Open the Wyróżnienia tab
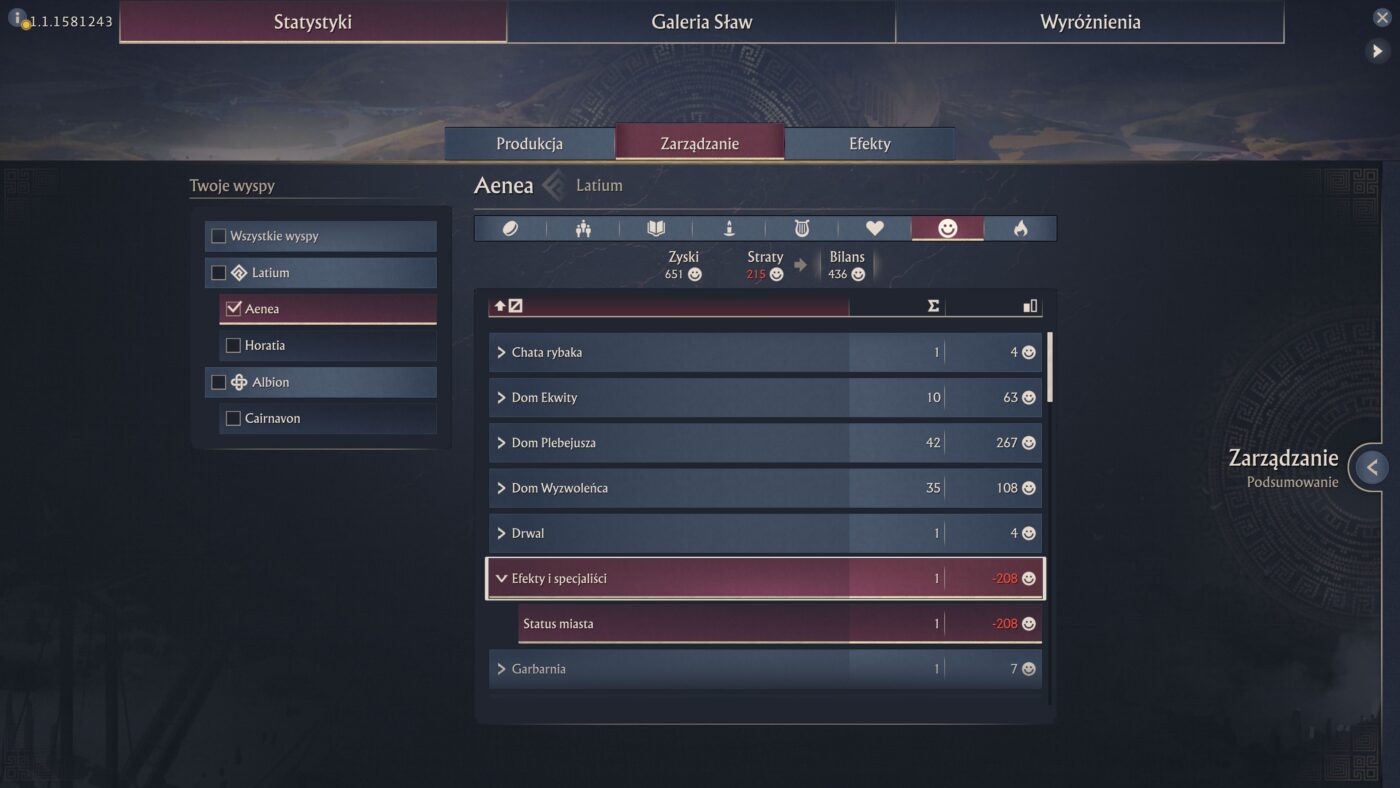The image size is (1400, 788). click(1089, 22)
